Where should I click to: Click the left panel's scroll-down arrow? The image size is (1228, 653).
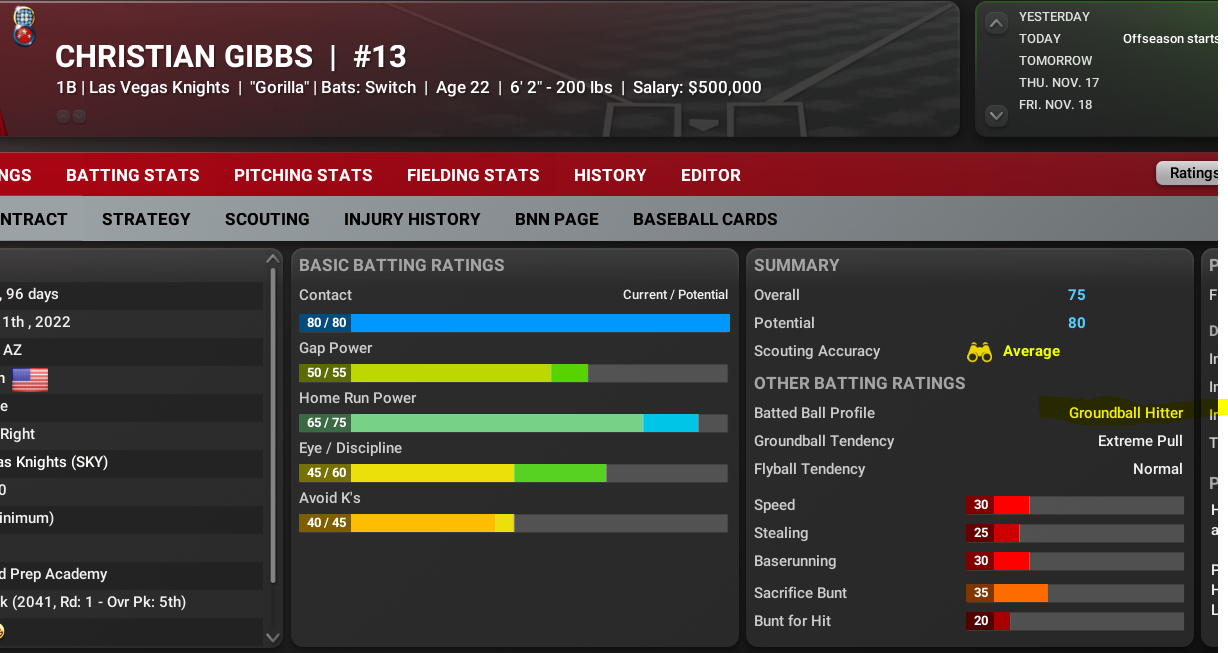[x=273, y=636]
